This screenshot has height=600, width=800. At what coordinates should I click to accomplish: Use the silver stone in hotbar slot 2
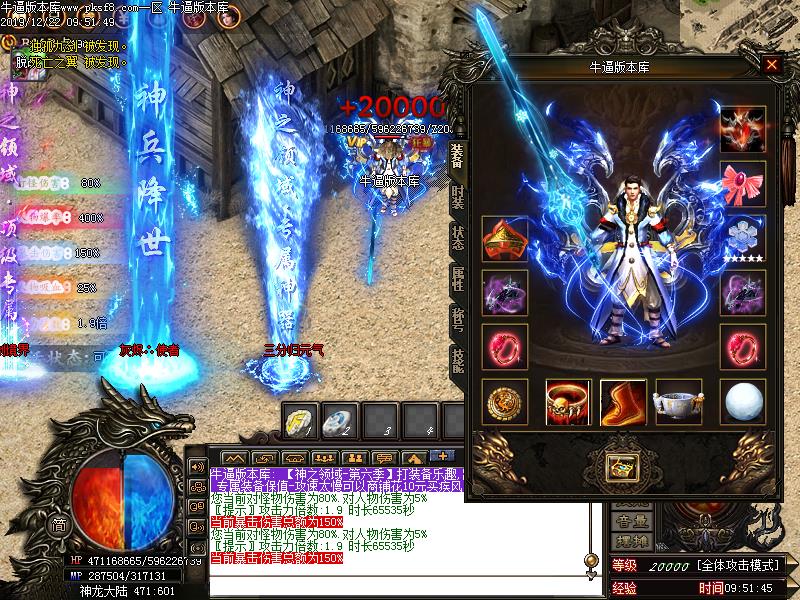[343, 421]
